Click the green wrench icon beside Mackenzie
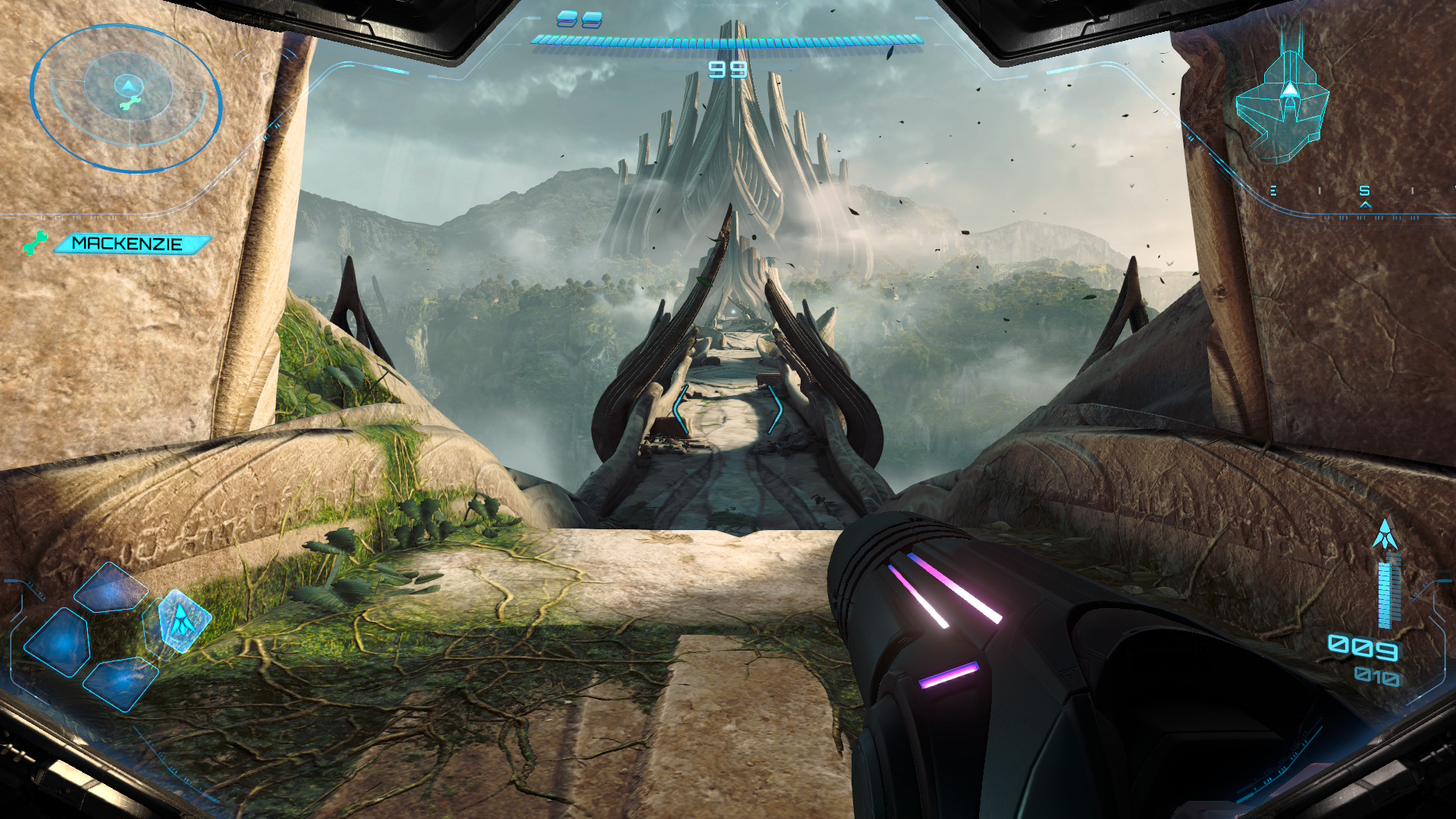This screenshot has width=1456, height=819. pos(35,243)
